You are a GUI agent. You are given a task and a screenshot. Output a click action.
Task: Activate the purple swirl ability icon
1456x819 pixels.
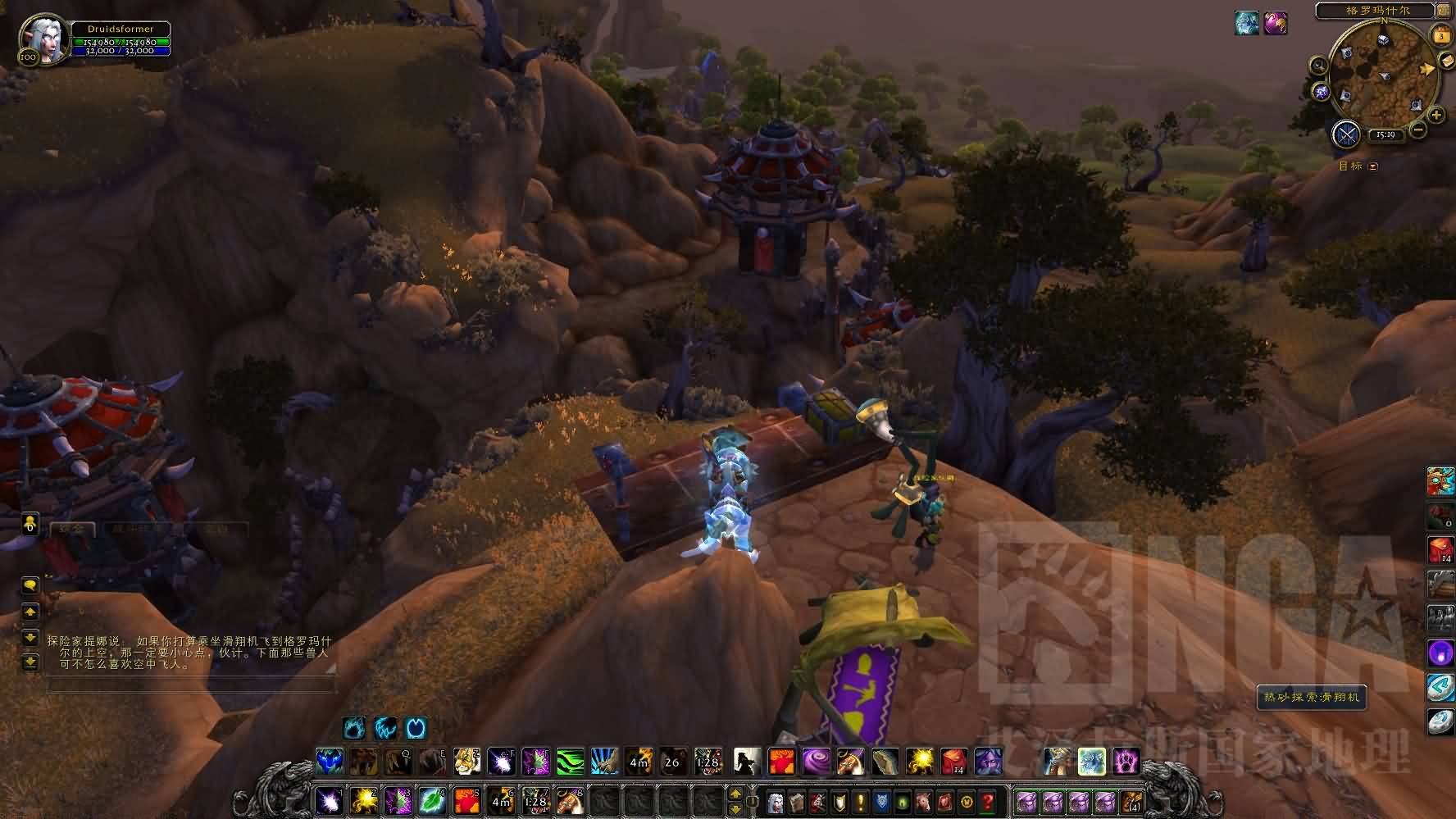pyautogui.click(x=815, y=762)
